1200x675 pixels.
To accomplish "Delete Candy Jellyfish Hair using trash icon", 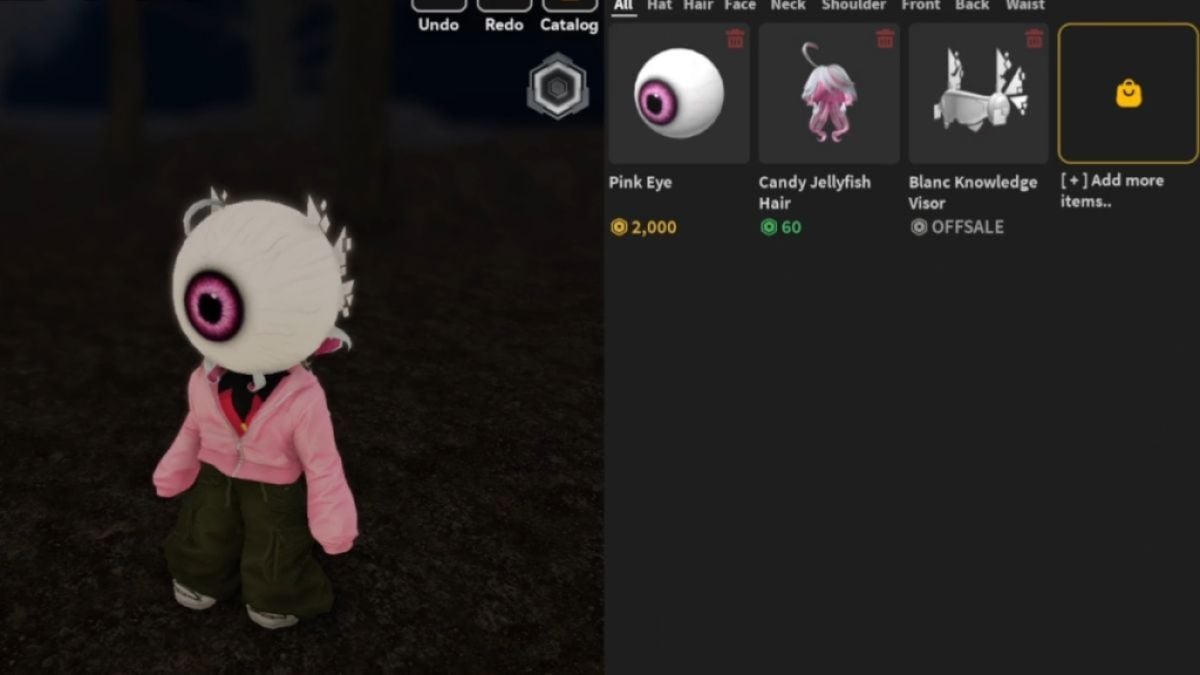I will (885, 39).
